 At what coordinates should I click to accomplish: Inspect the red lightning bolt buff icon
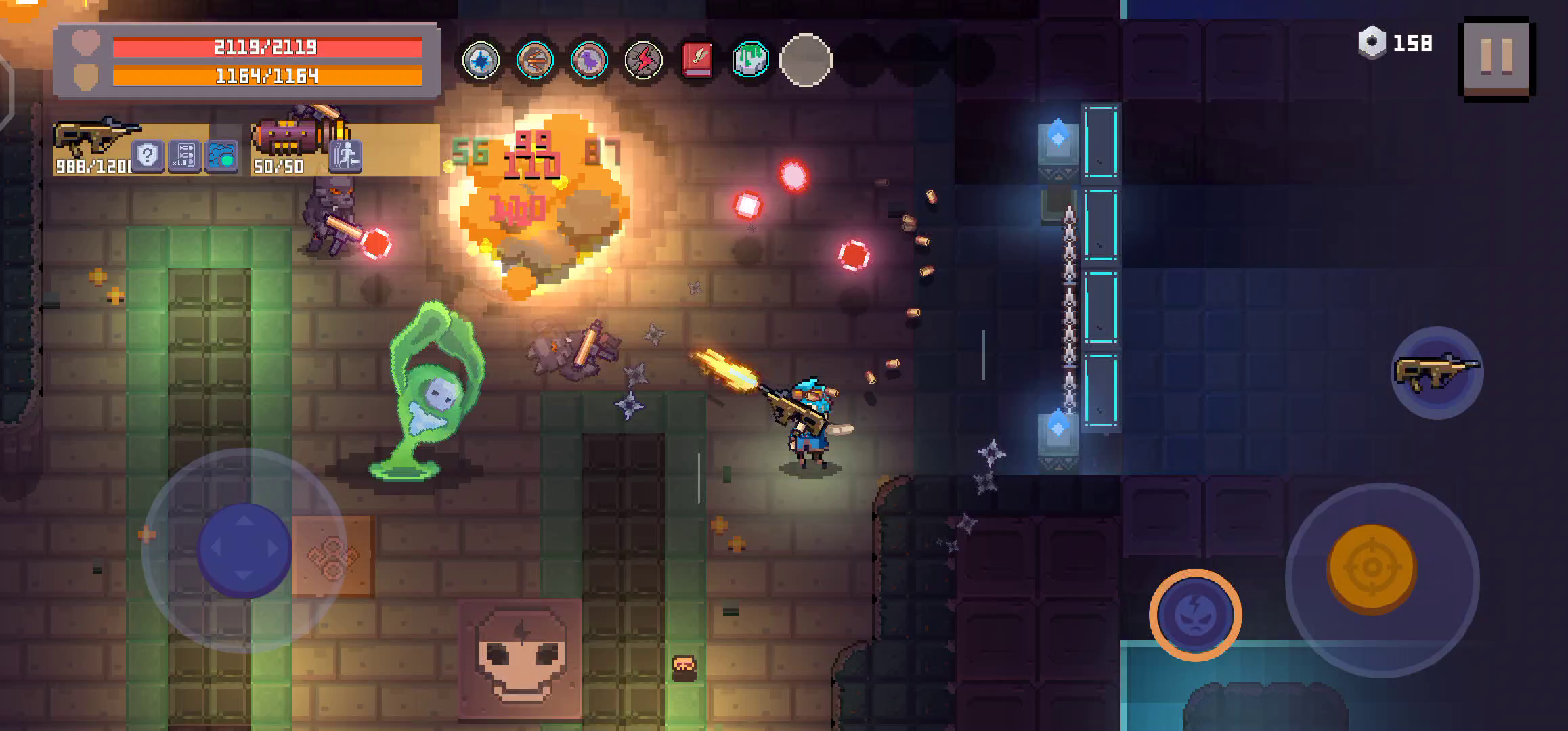point(643,61)
